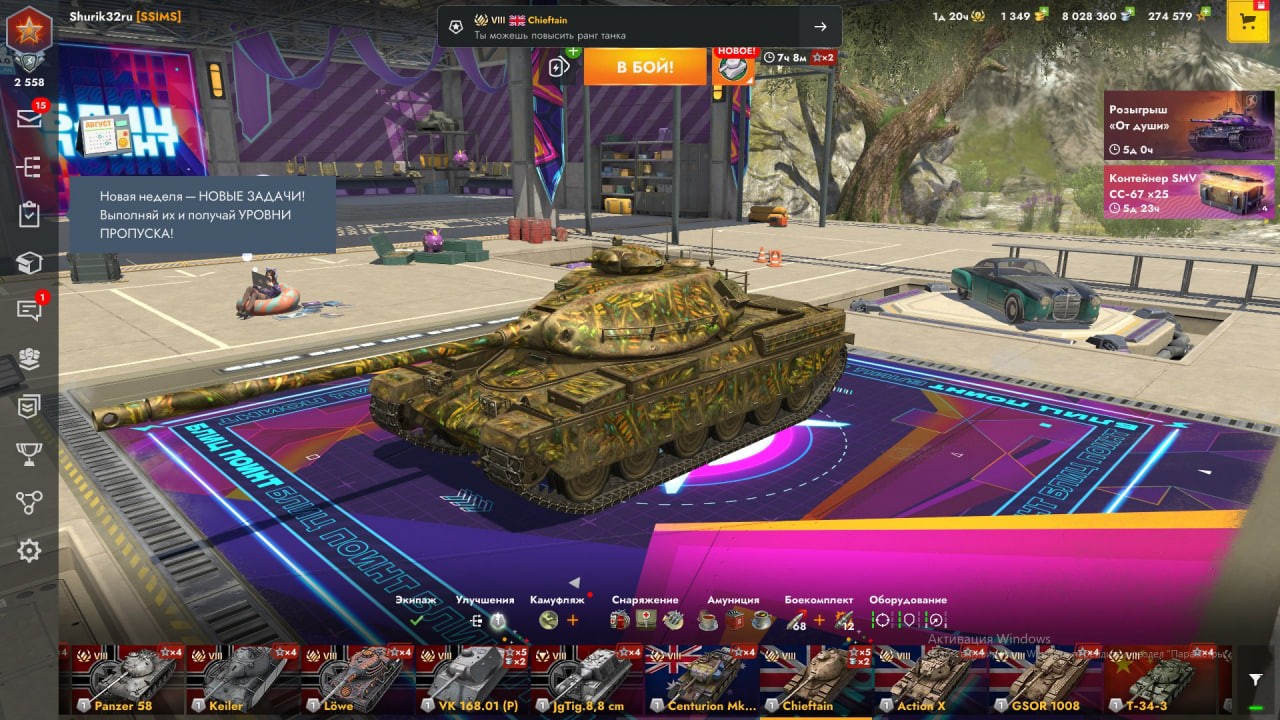Screen dimensions: 1280x720
Task: Open the settings gear icon
Action: point(29,550)
